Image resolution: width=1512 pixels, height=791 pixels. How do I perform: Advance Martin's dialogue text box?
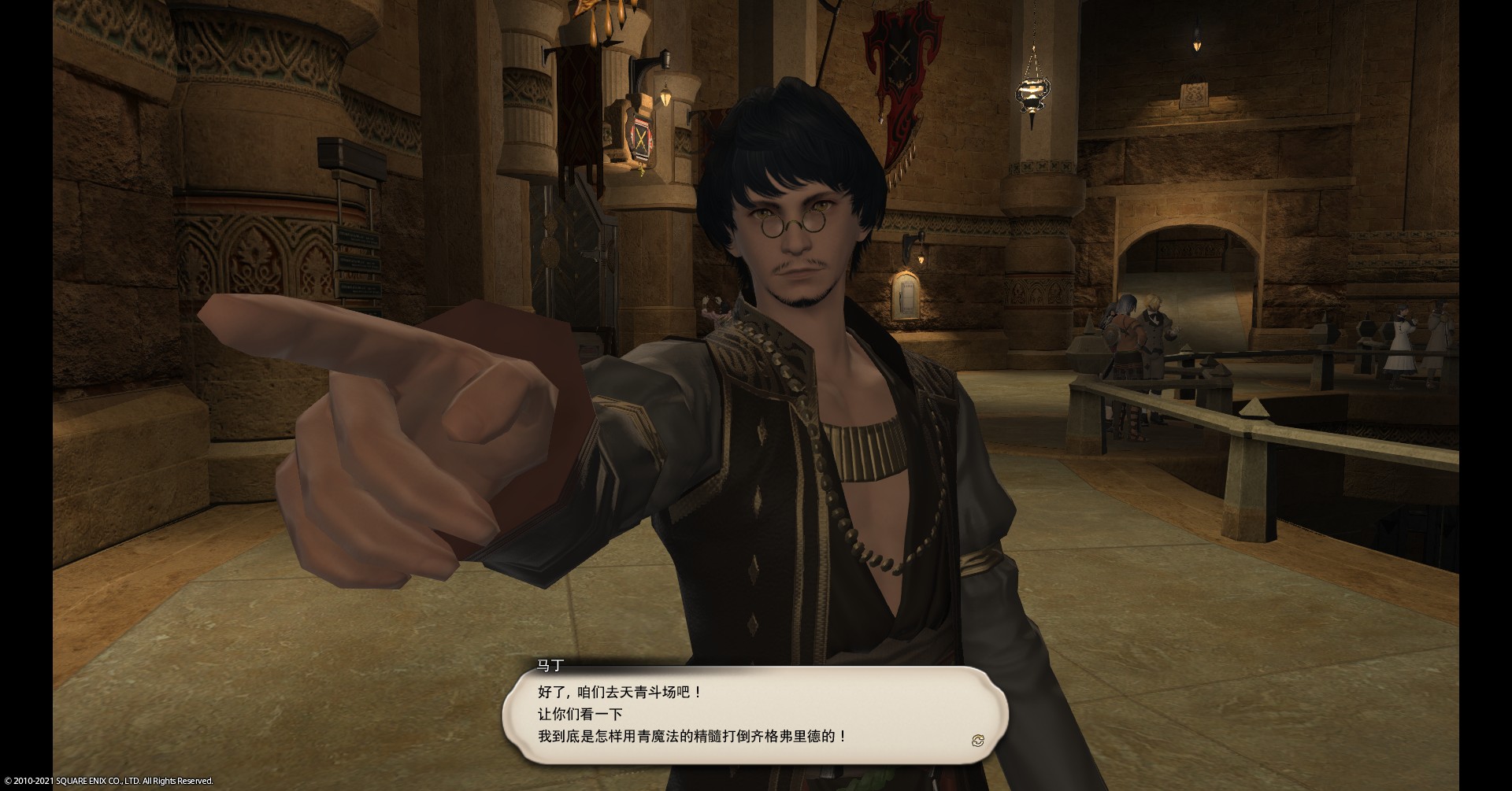click(754, 714)
